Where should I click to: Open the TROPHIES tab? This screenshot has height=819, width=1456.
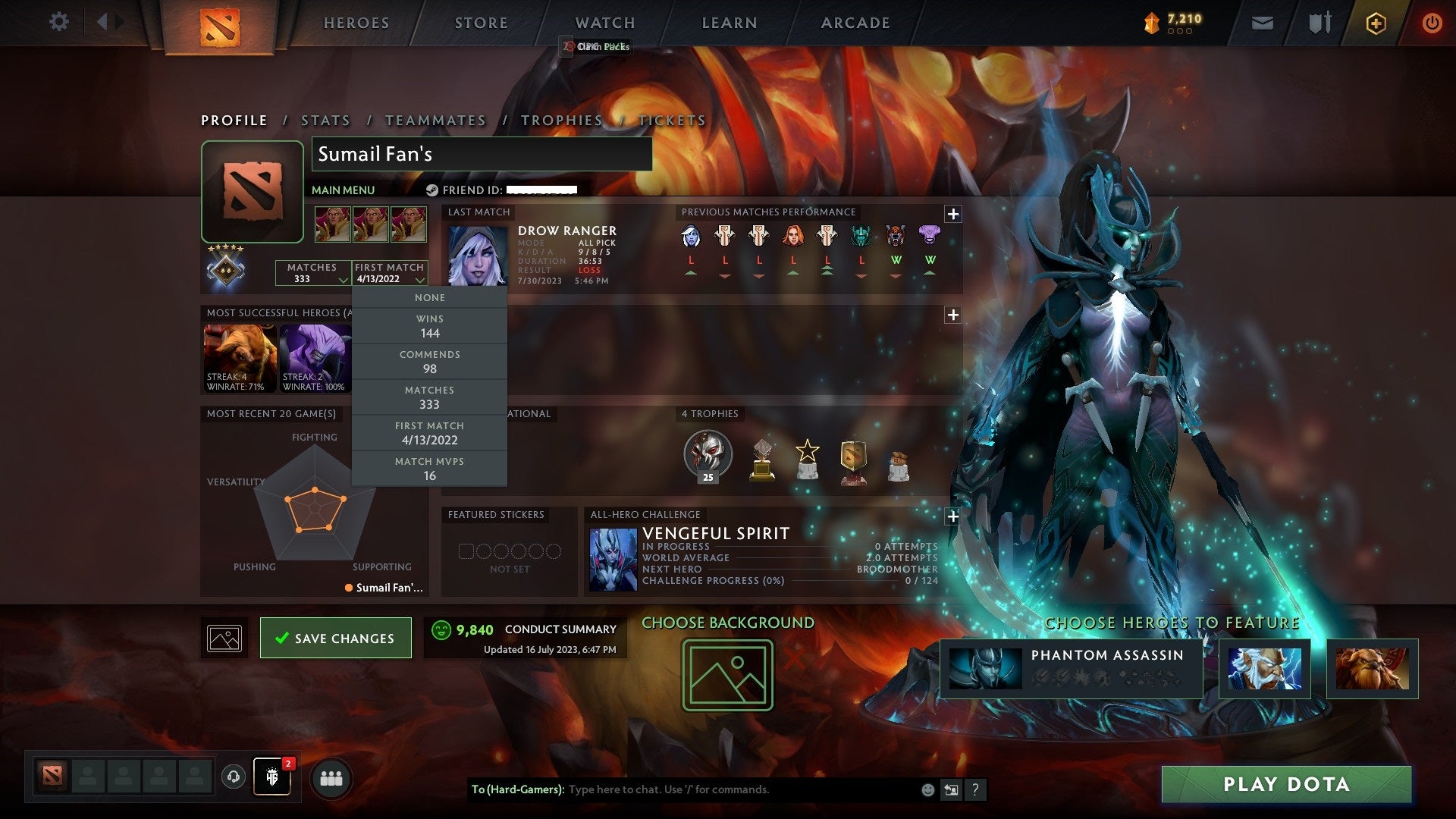pyautogui.click(x=561, y=120)
